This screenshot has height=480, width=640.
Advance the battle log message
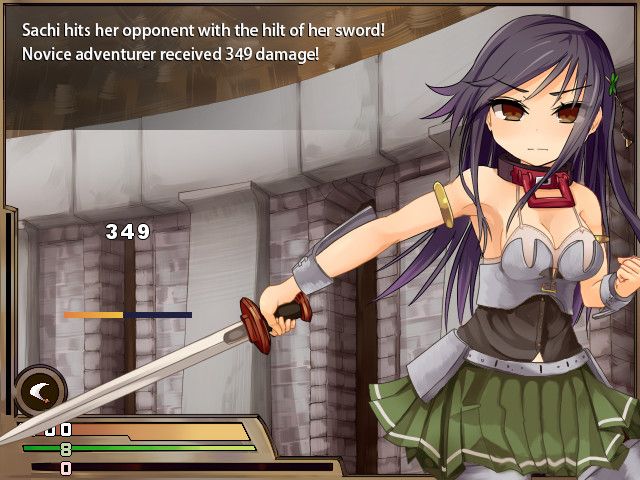(x=200, y=42)
